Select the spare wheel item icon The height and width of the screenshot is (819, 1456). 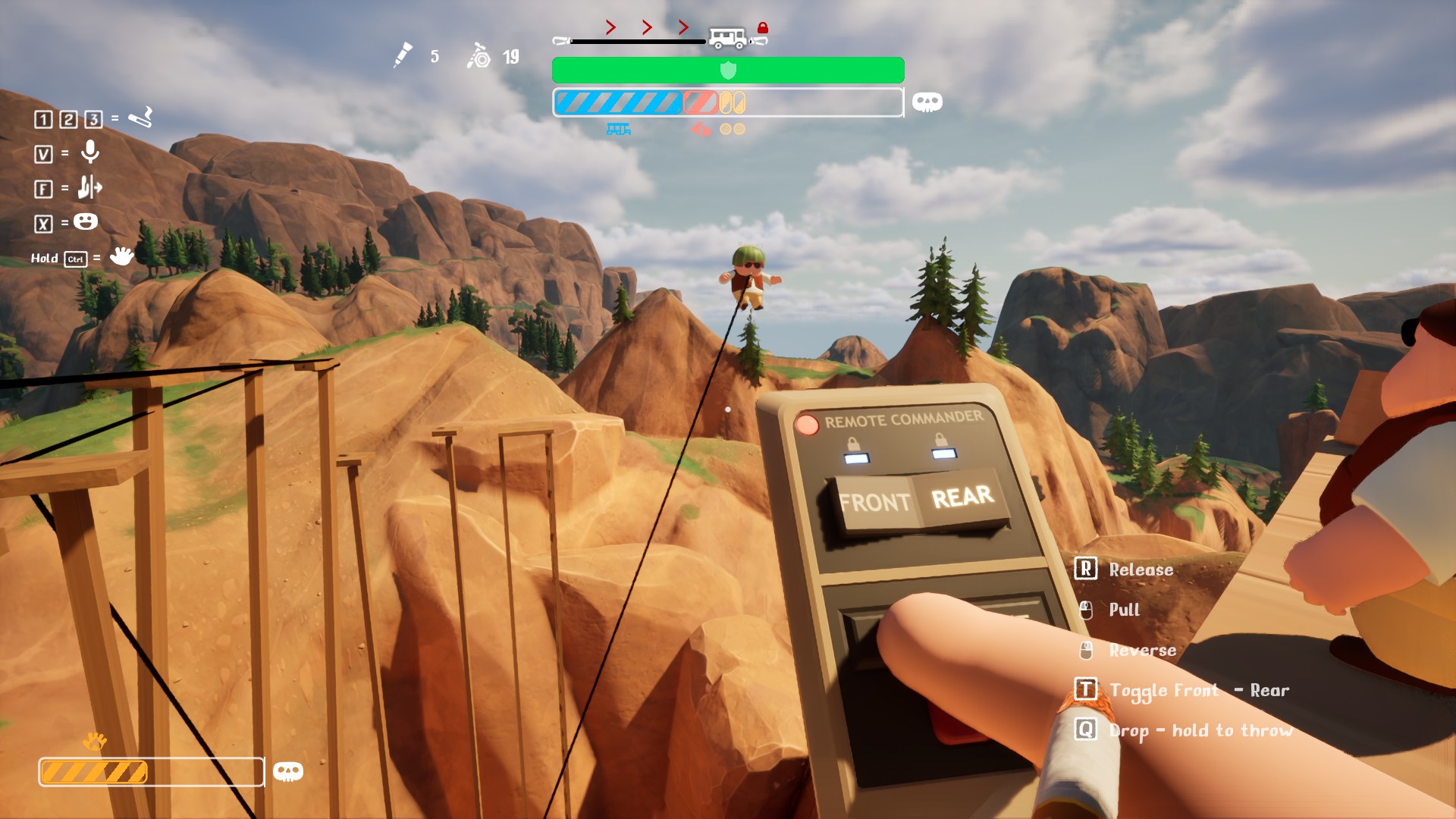479,56
